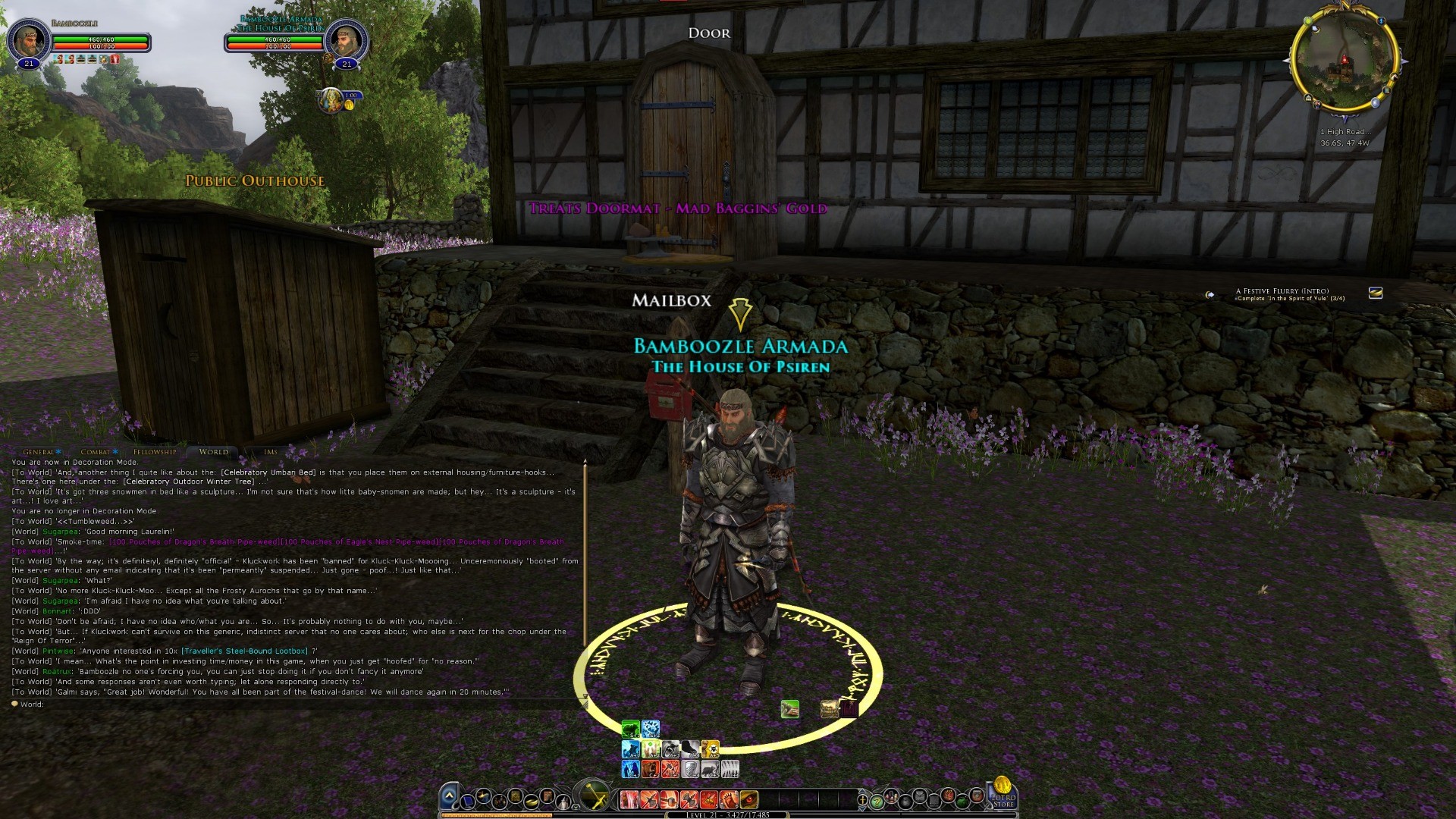Select A Festive Flurry quest tracker entry
The image size is (1456, 819).
coord(1282,291)
